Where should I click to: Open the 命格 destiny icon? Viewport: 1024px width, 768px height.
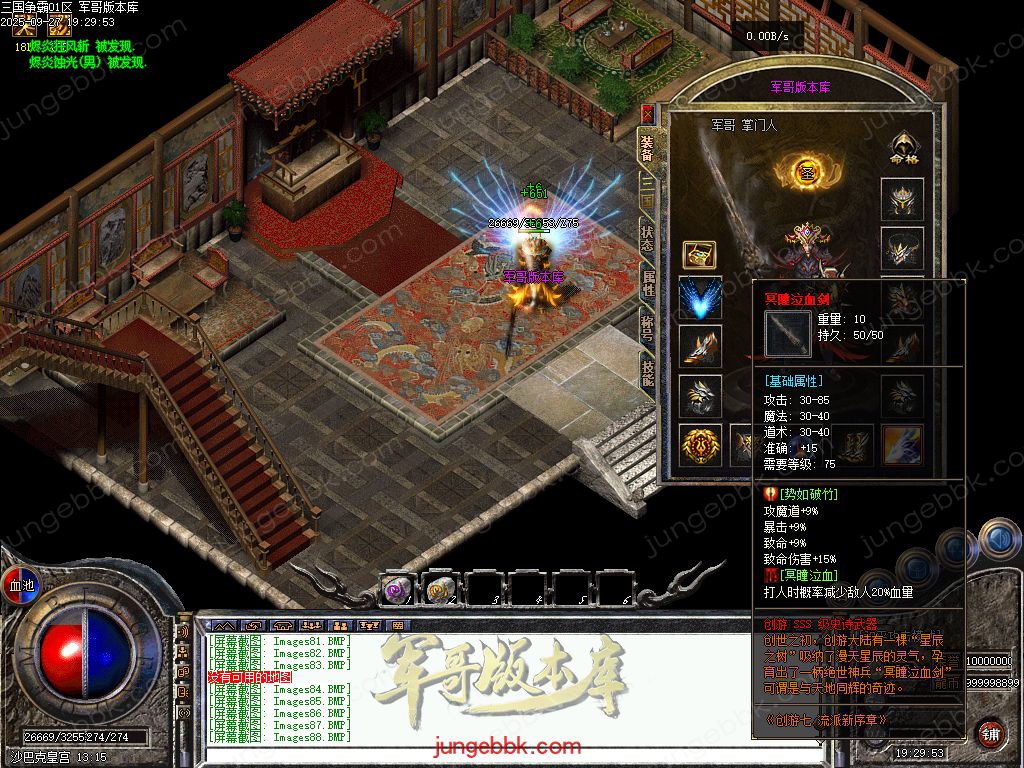(x=905, y=150)
